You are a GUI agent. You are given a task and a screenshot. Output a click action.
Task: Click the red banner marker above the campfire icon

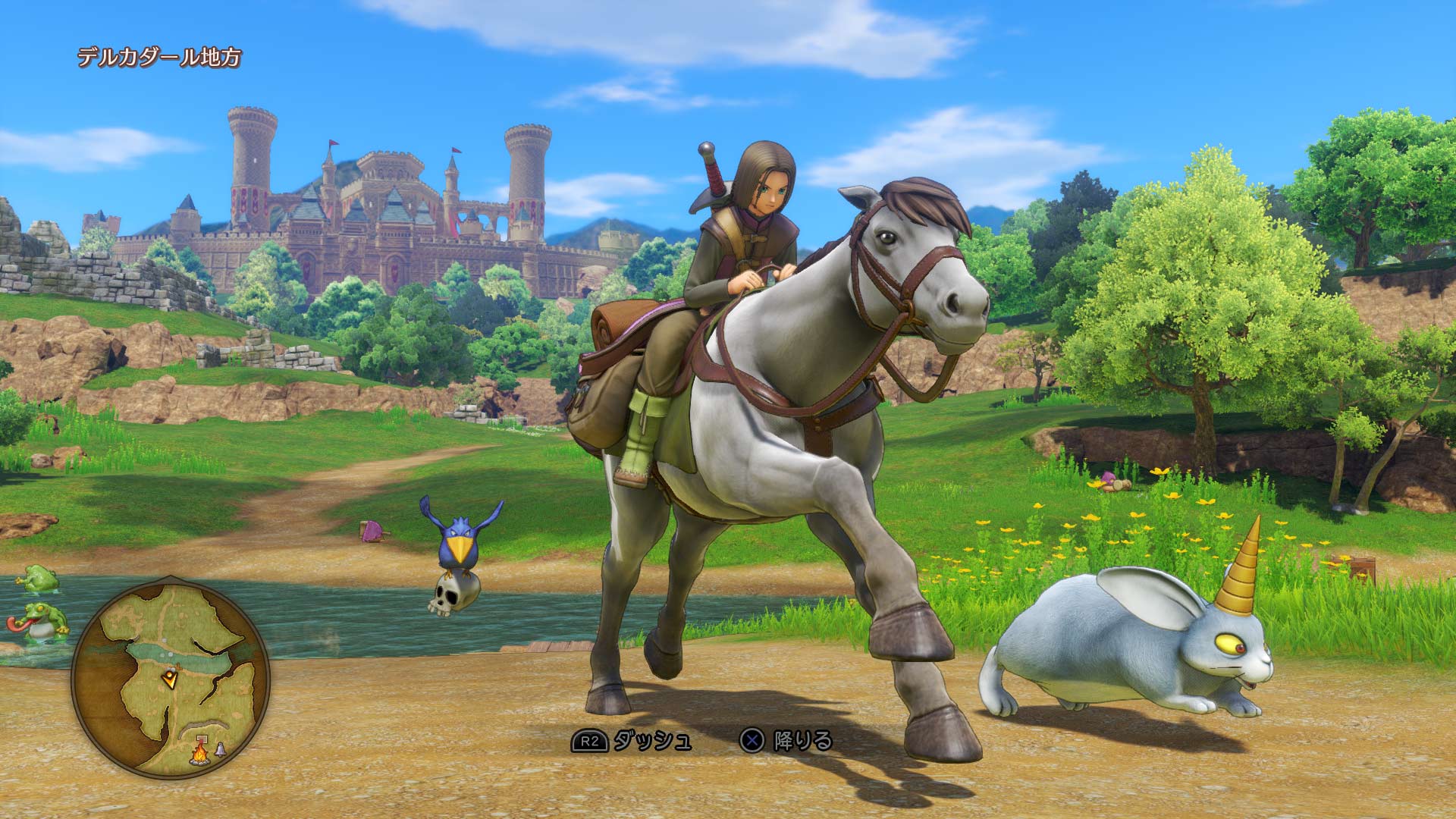[x=202, y=739]
